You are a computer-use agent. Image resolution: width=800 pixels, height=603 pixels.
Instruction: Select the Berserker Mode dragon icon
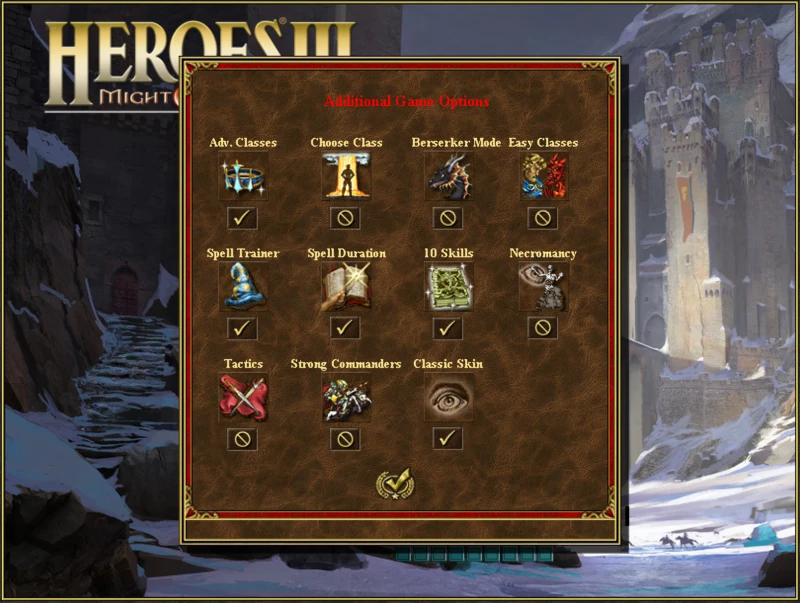(x=447, y=177)
